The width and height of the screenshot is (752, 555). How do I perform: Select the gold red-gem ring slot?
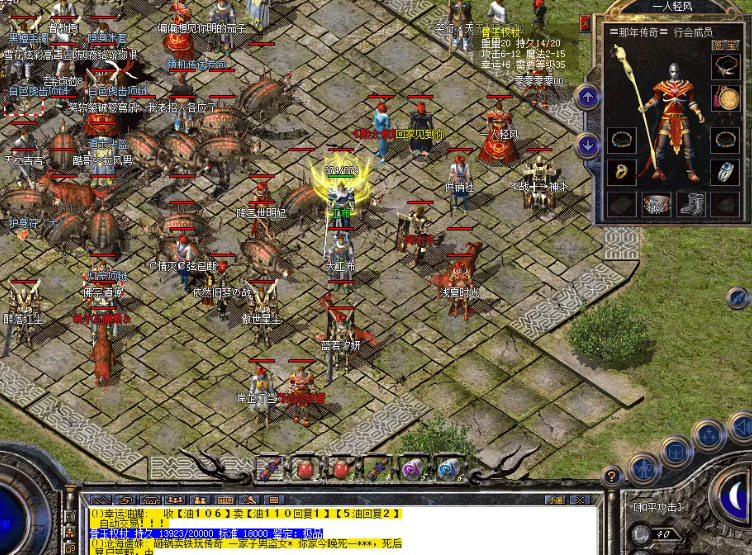(x=621, y=171)
